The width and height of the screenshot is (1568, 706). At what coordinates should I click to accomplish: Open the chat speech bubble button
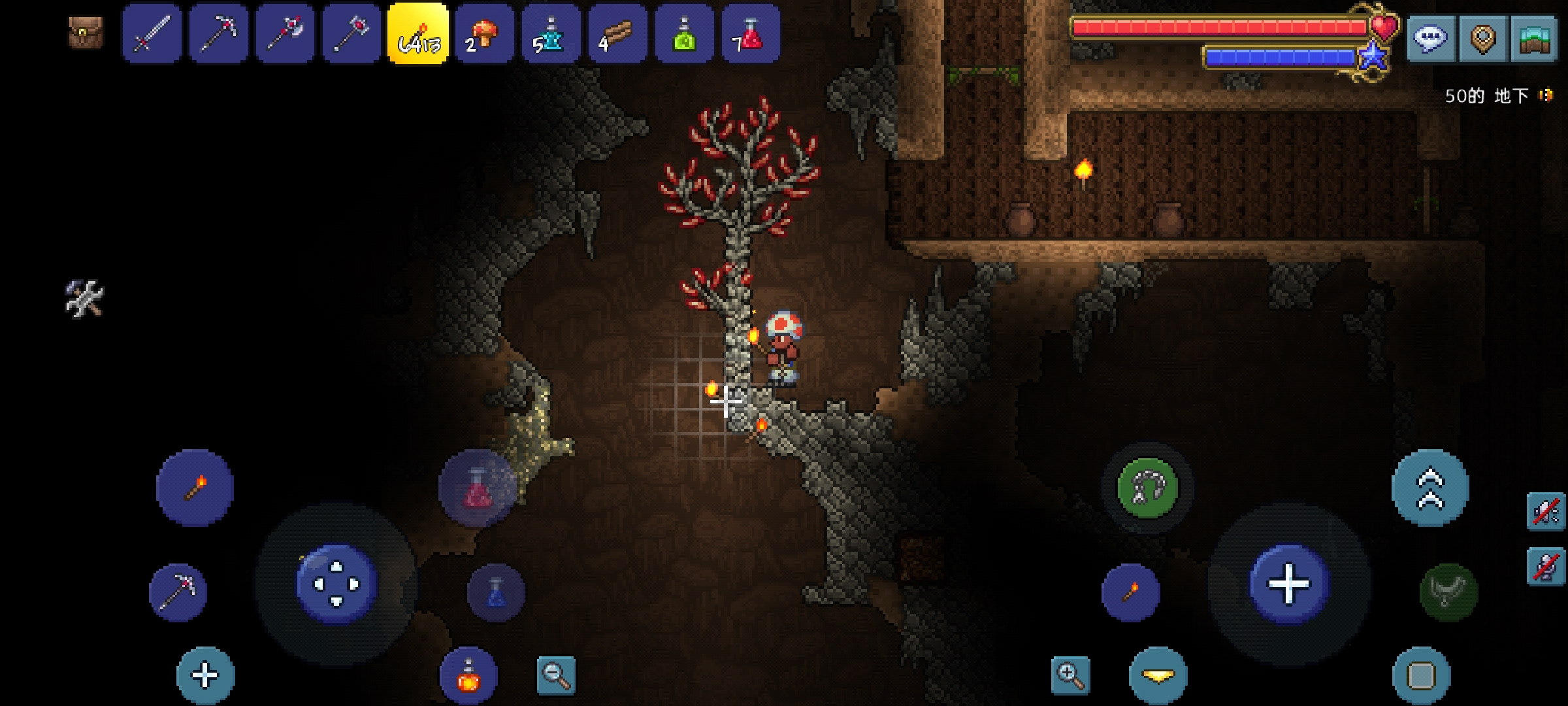point(1429,39)
